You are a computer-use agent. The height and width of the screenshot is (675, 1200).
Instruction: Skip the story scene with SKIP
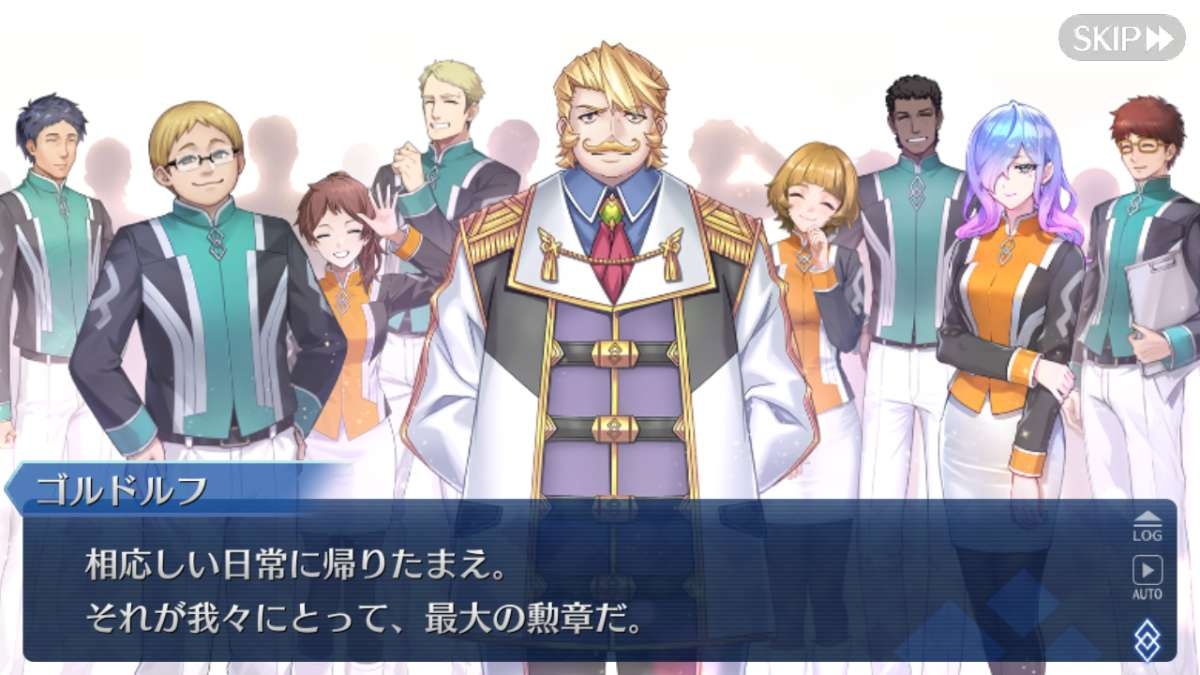(1121, 38)
